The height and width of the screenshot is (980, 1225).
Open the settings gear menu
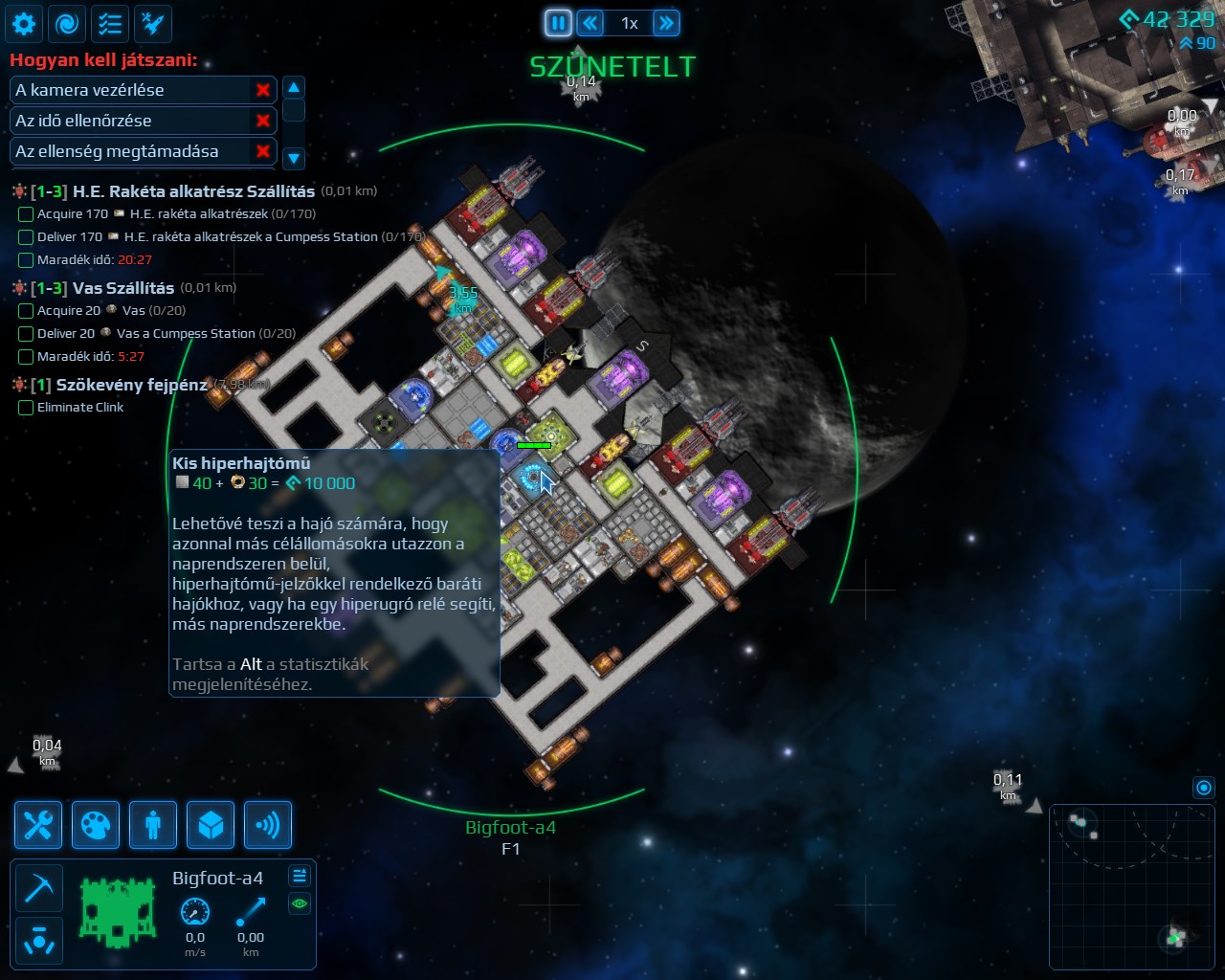[x=24, y=24]
